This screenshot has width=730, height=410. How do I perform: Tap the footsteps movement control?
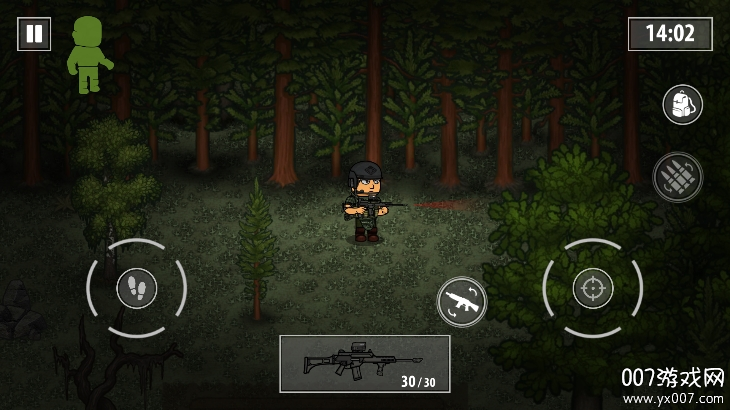tap(136, 289)
